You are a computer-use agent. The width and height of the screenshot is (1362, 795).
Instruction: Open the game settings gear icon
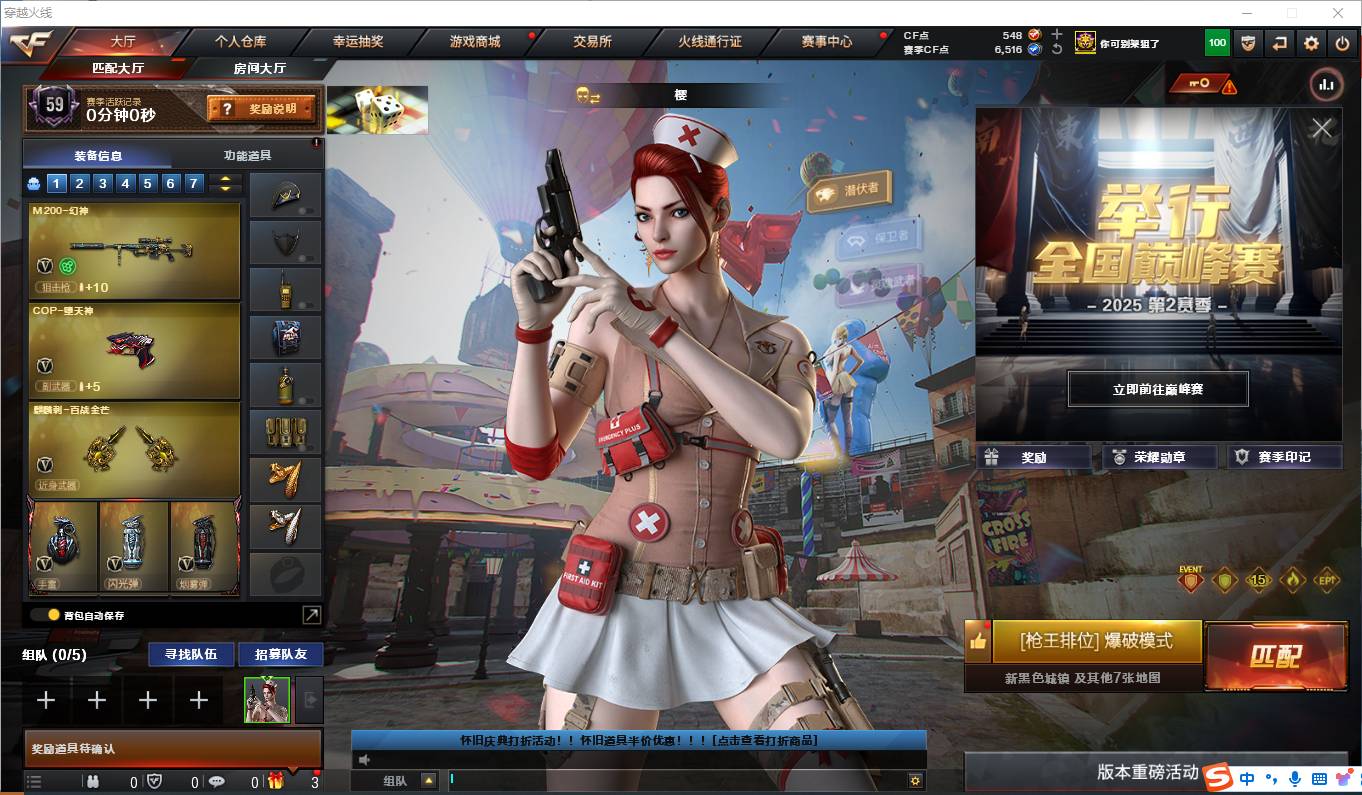point(1311,43)
